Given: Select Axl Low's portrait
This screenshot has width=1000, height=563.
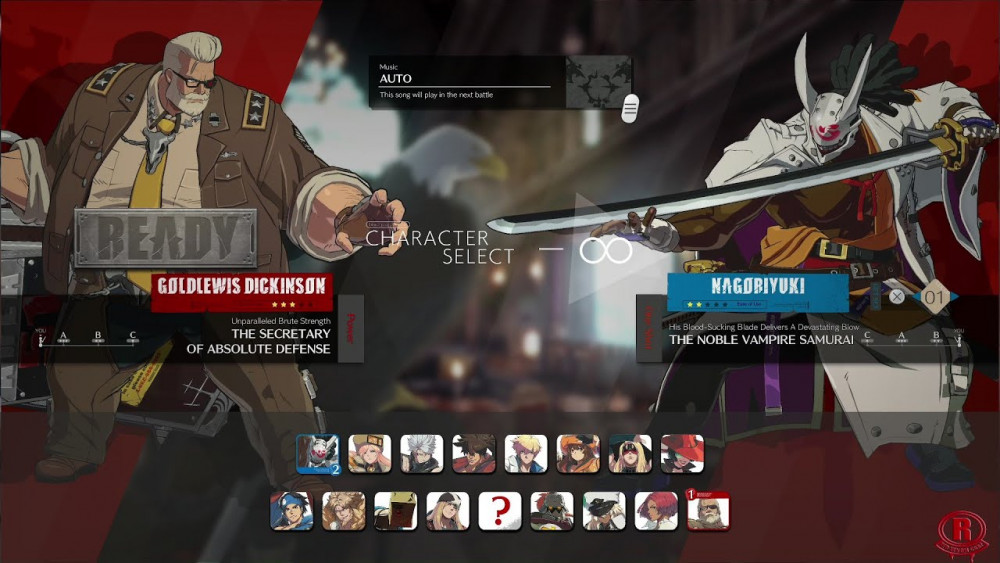Looking at the screenshot, I should coord(447,510).
